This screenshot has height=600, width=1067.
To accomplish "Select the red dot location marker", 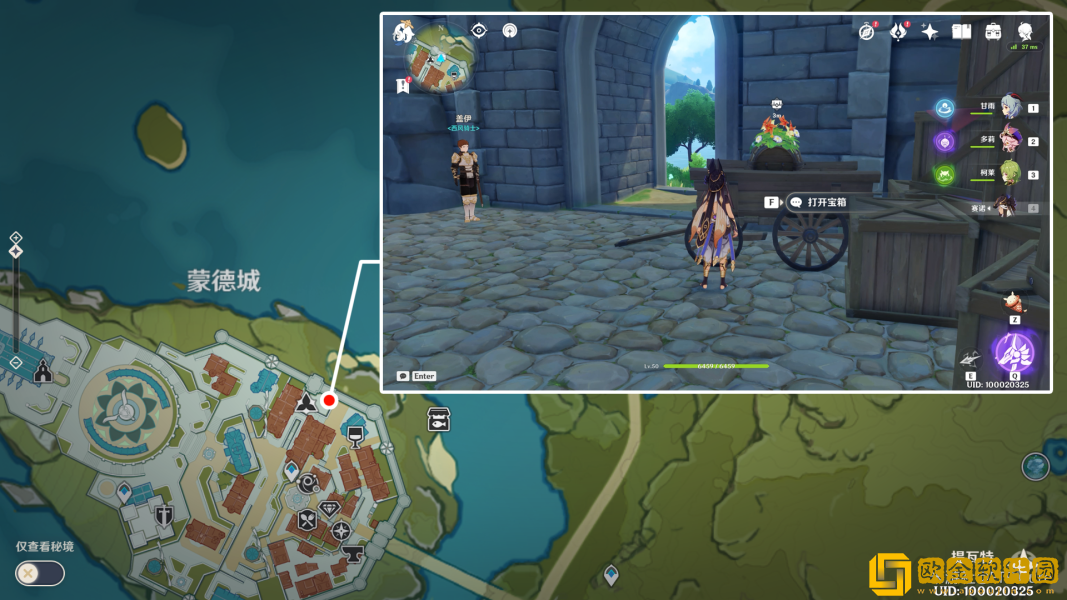I will pos(329,400).
